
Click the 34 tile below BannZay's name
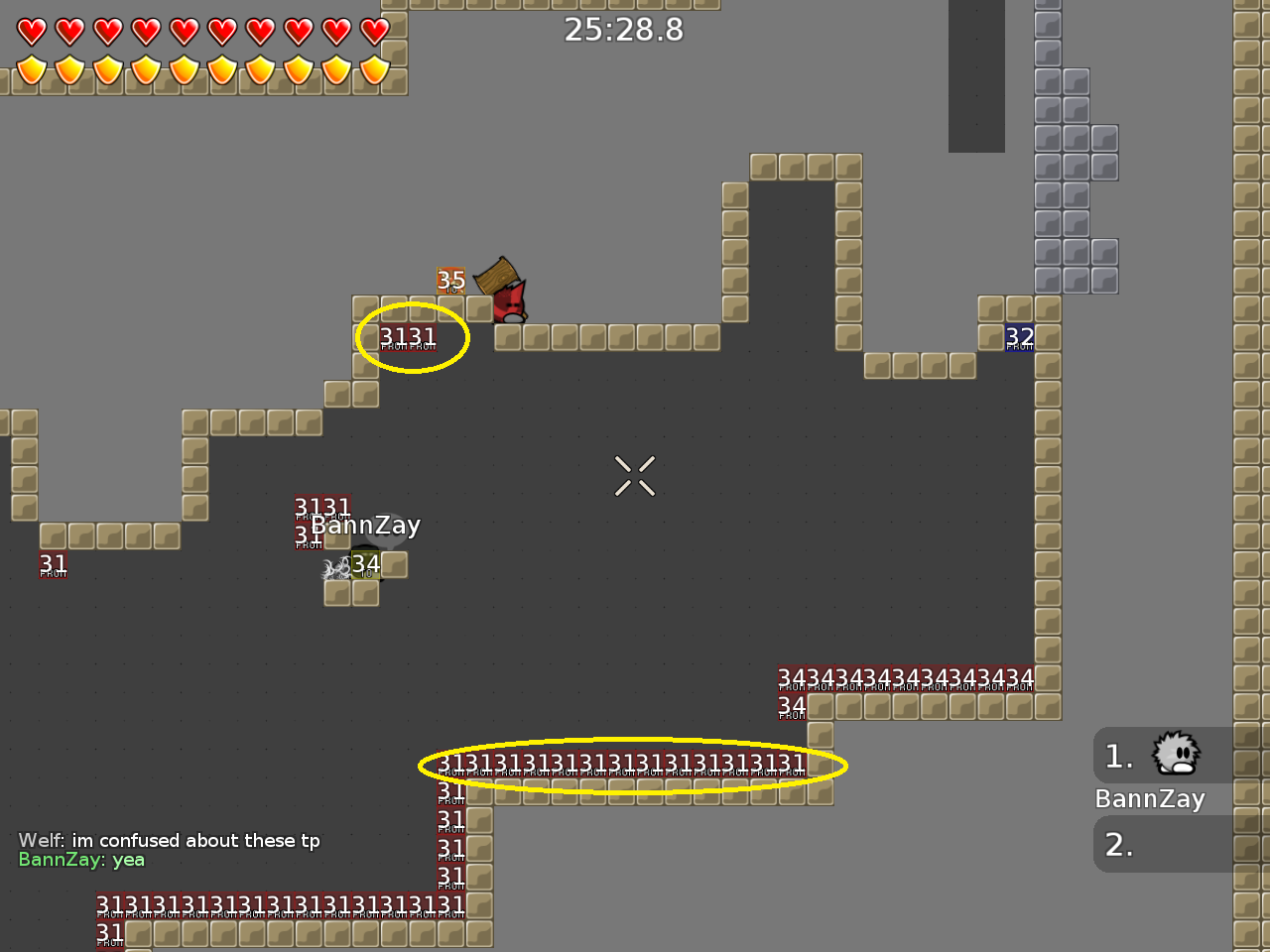tap(366, 563)
